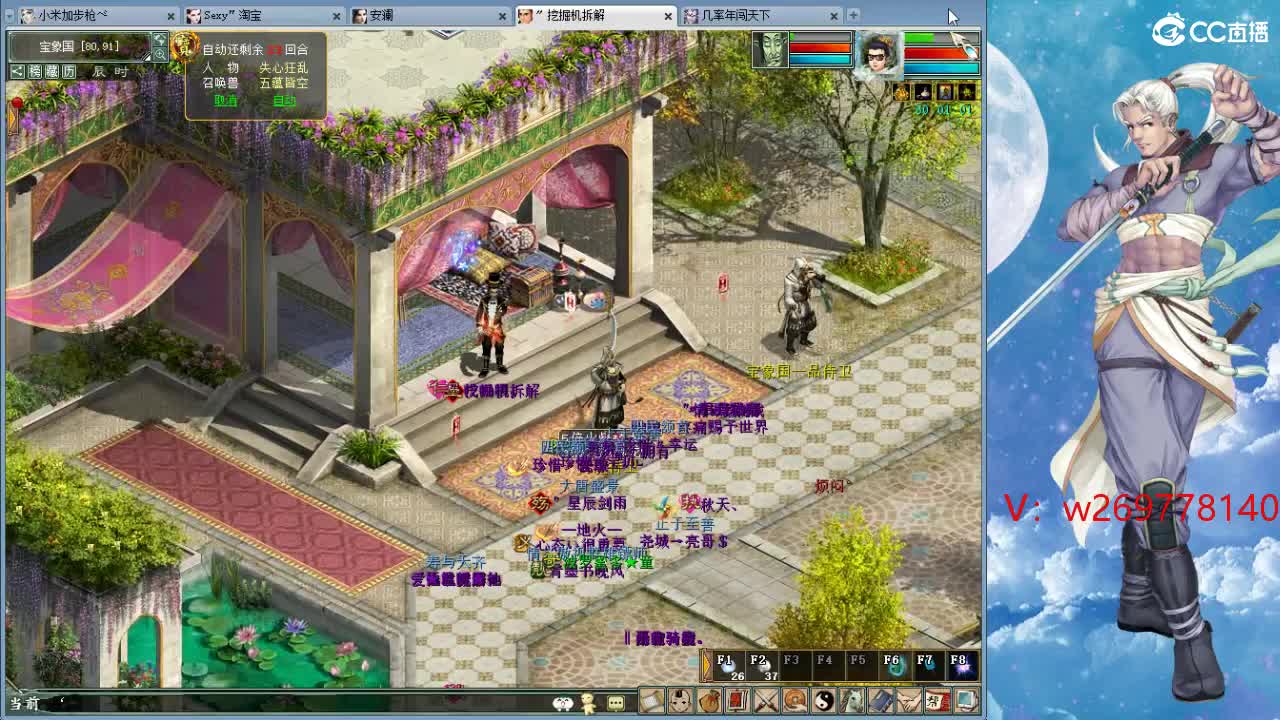Toggle the 召唤兽 auto-battle option
The height and width of the screenshot is (720, 1280).
(x=221, y=82)
